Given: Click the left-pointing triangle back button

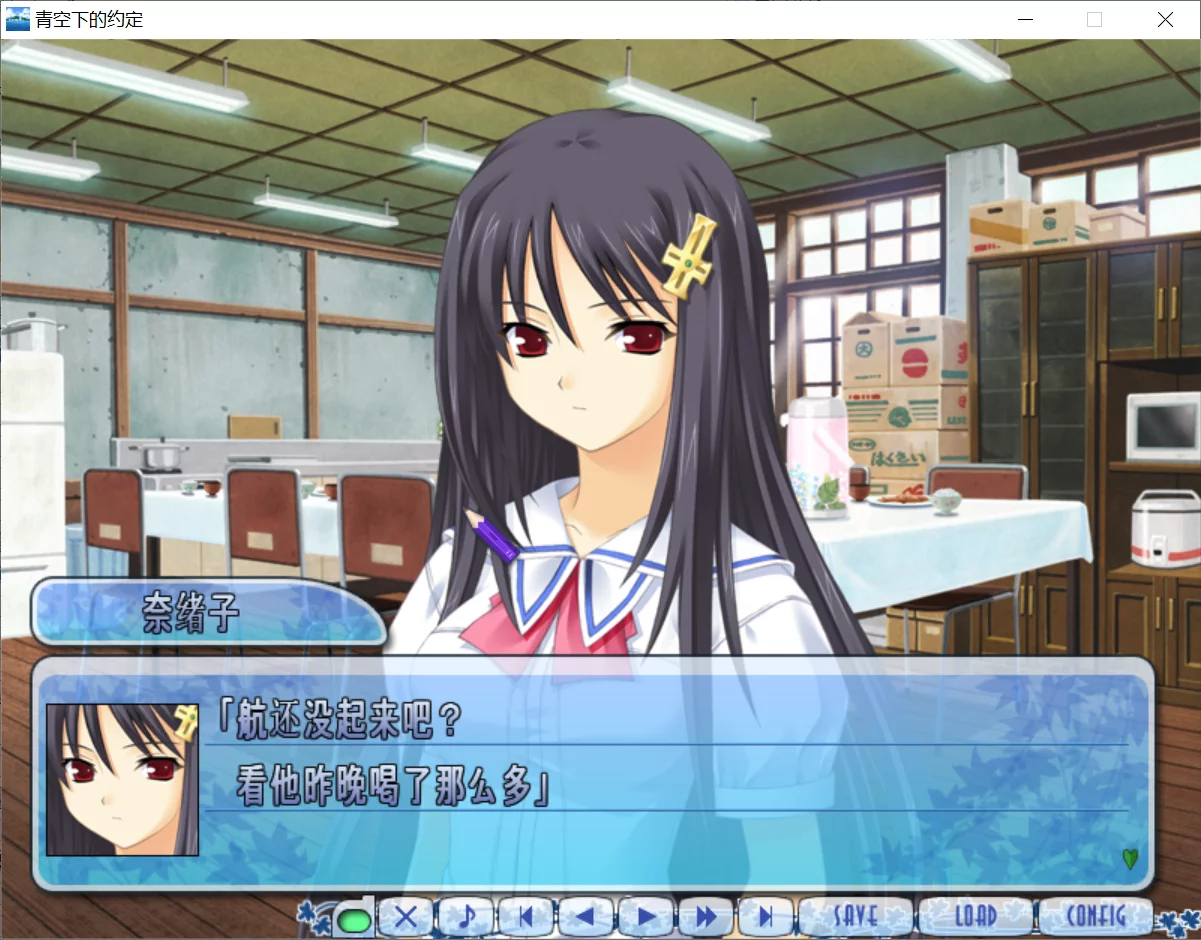Looking at the screenshot, I should pyautogui.click(x=586, y=916).
